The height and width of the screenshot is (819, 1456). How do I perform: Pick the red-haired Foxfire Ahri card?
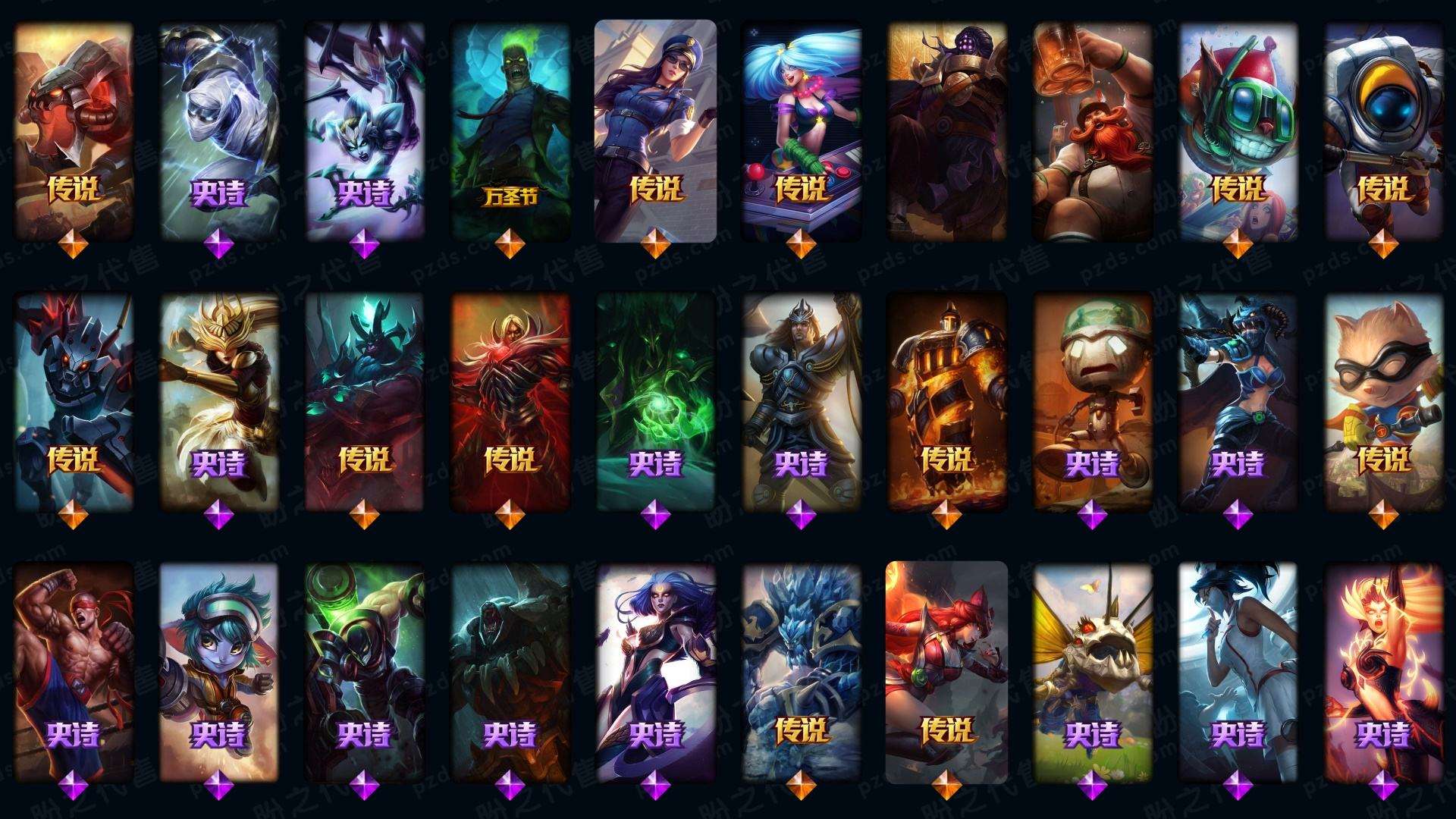tap(946, 671)
